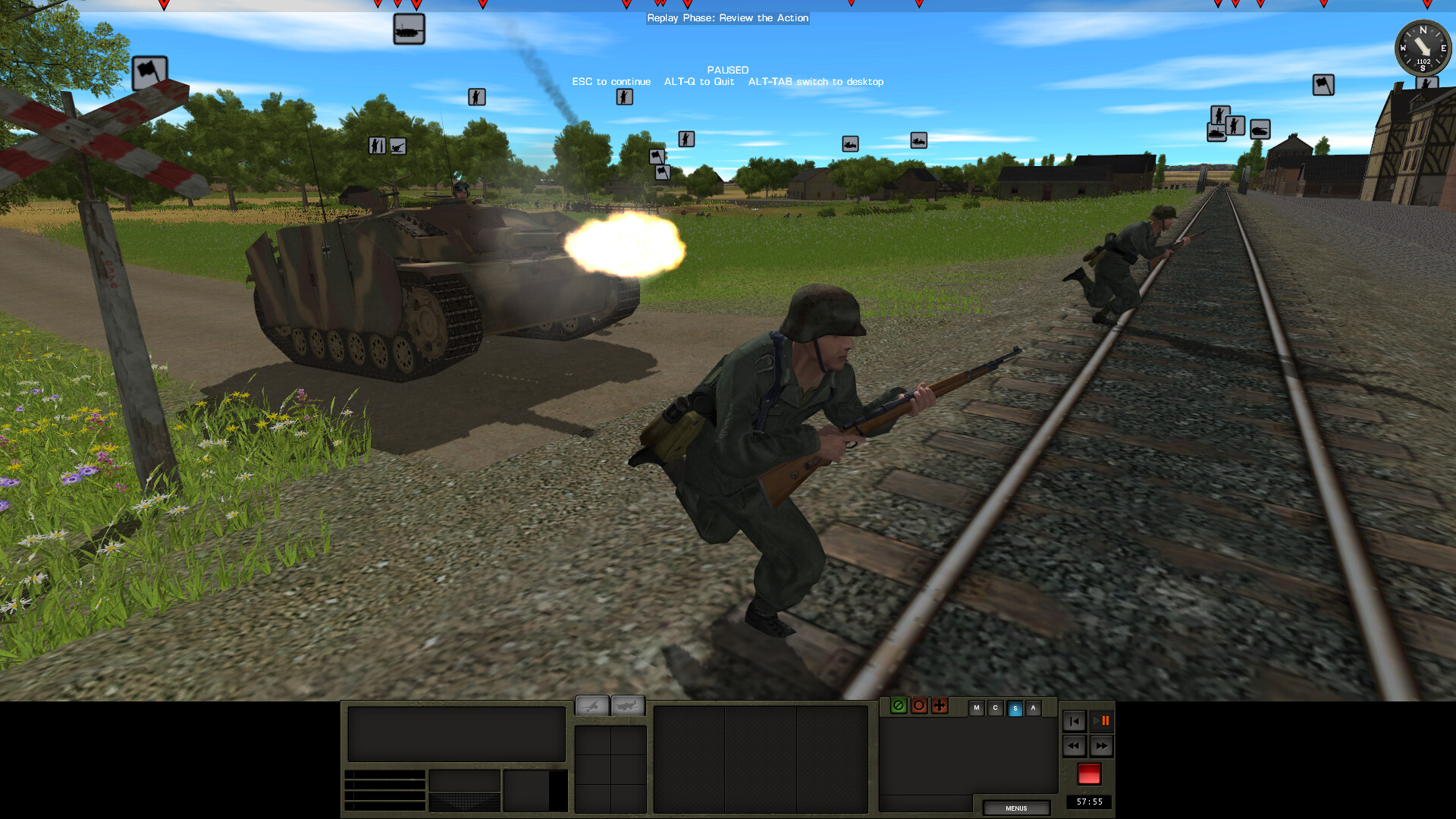
Task: Select the infantry marker icon near top center
Action: tap(625, 96)
